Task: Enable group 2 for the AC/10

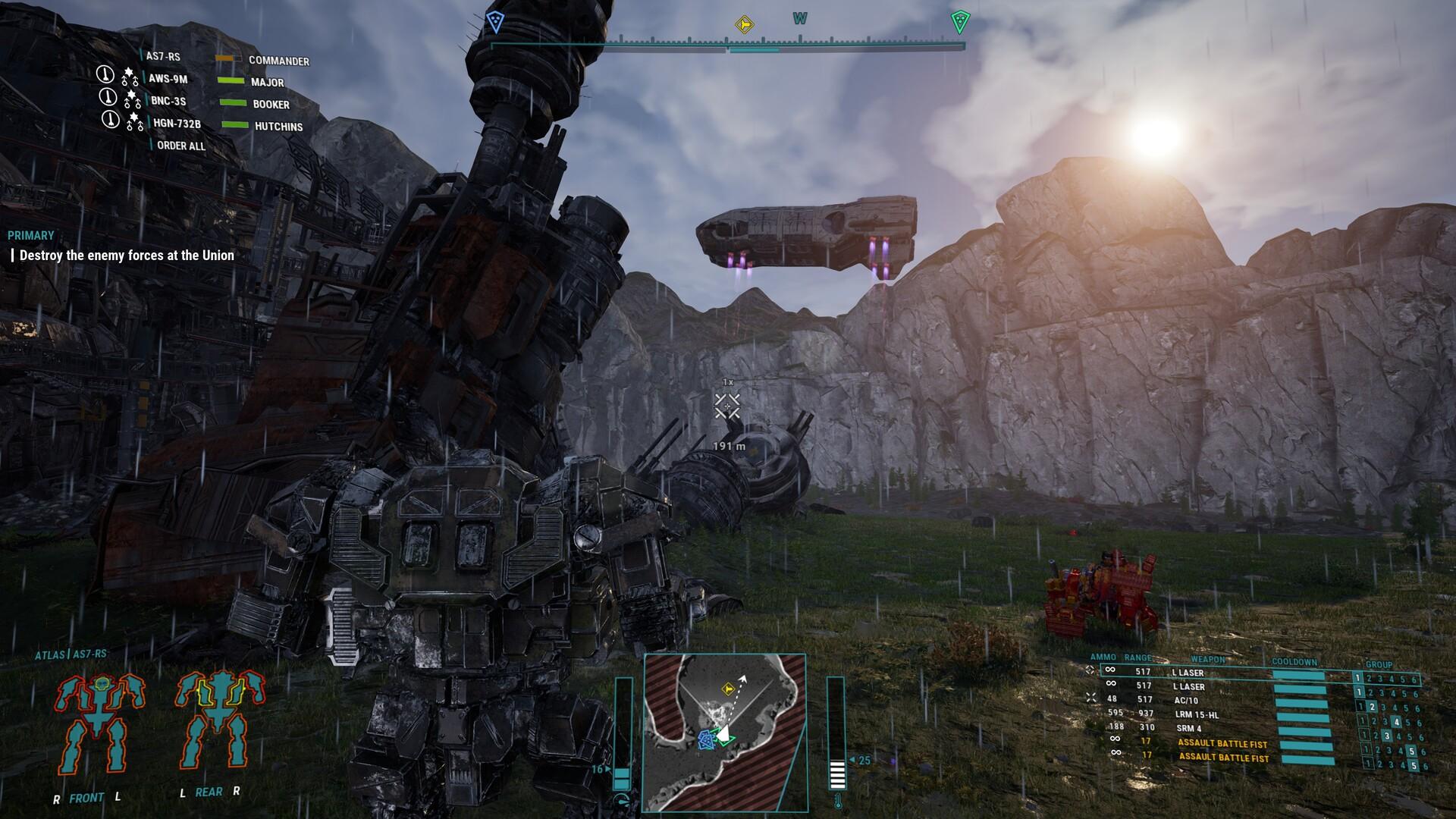Action: (1372, 707)
